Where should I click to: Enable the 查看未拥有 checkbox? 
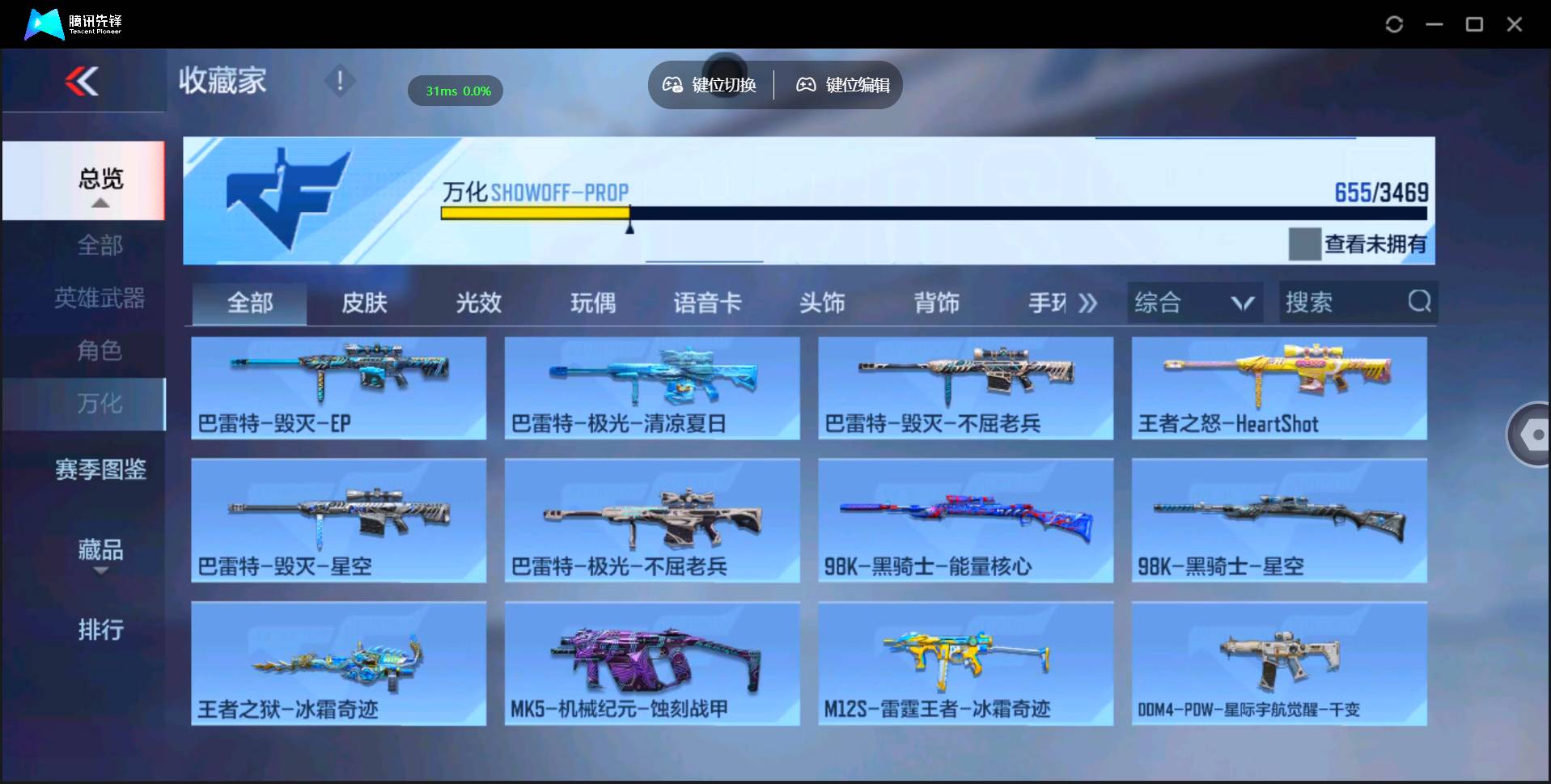(1305, 244)
